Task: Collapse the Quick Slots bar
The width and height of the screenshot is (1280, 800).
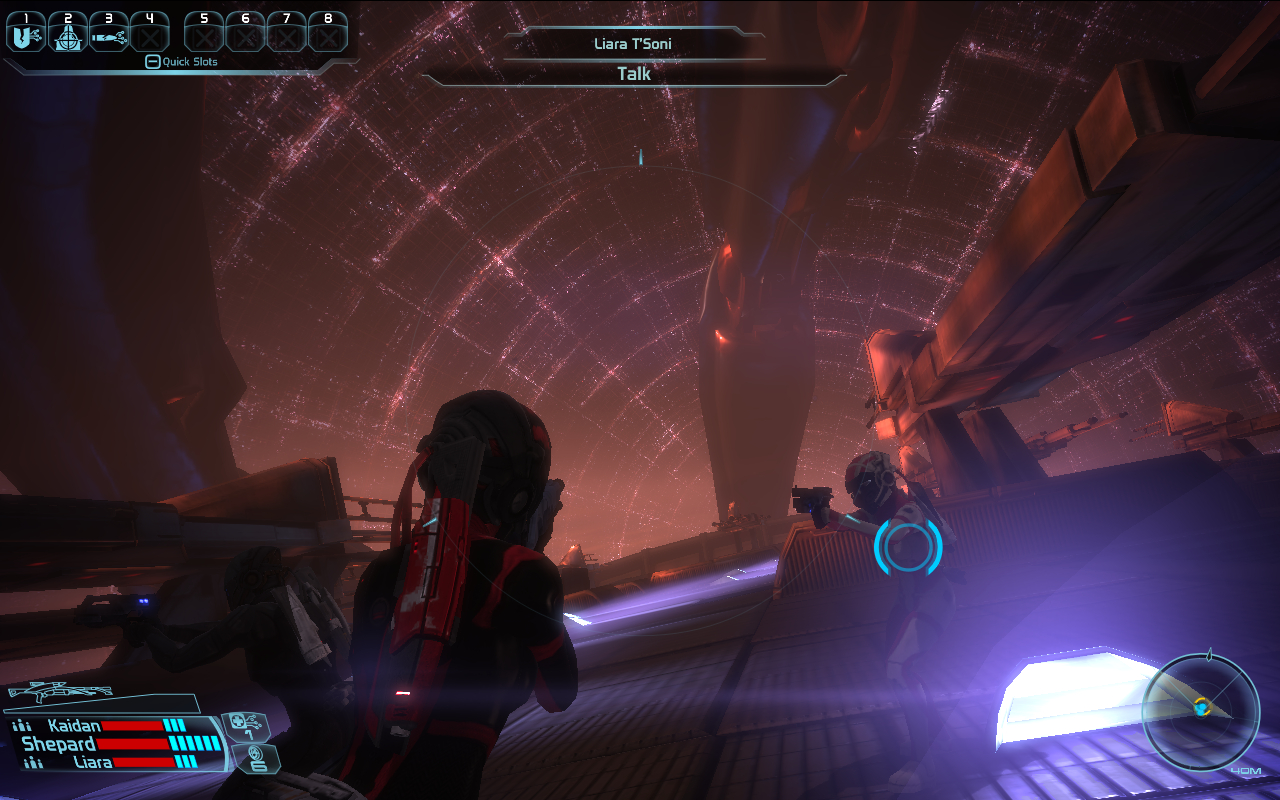Action: click(x=152, y=62)
